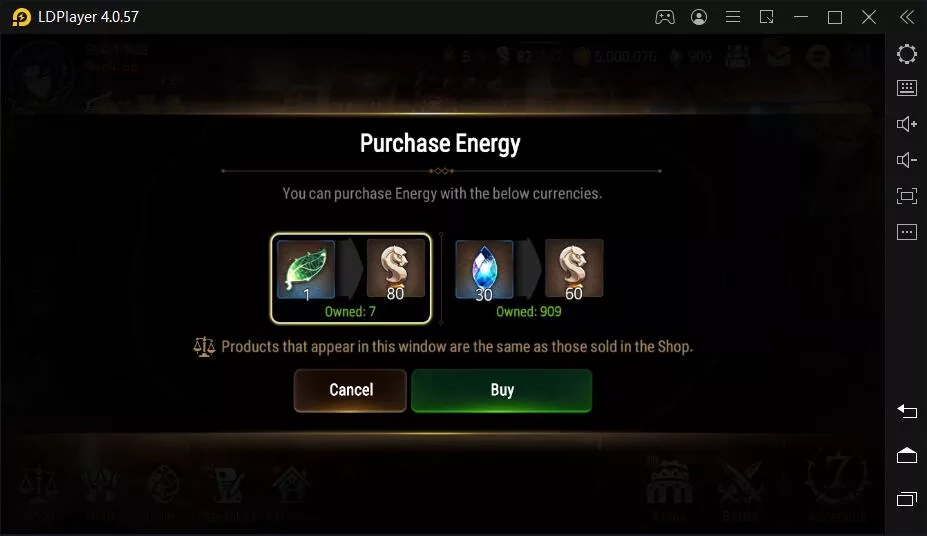
Task: Maximize the LDPlayer window
Action: pos(835,17)
